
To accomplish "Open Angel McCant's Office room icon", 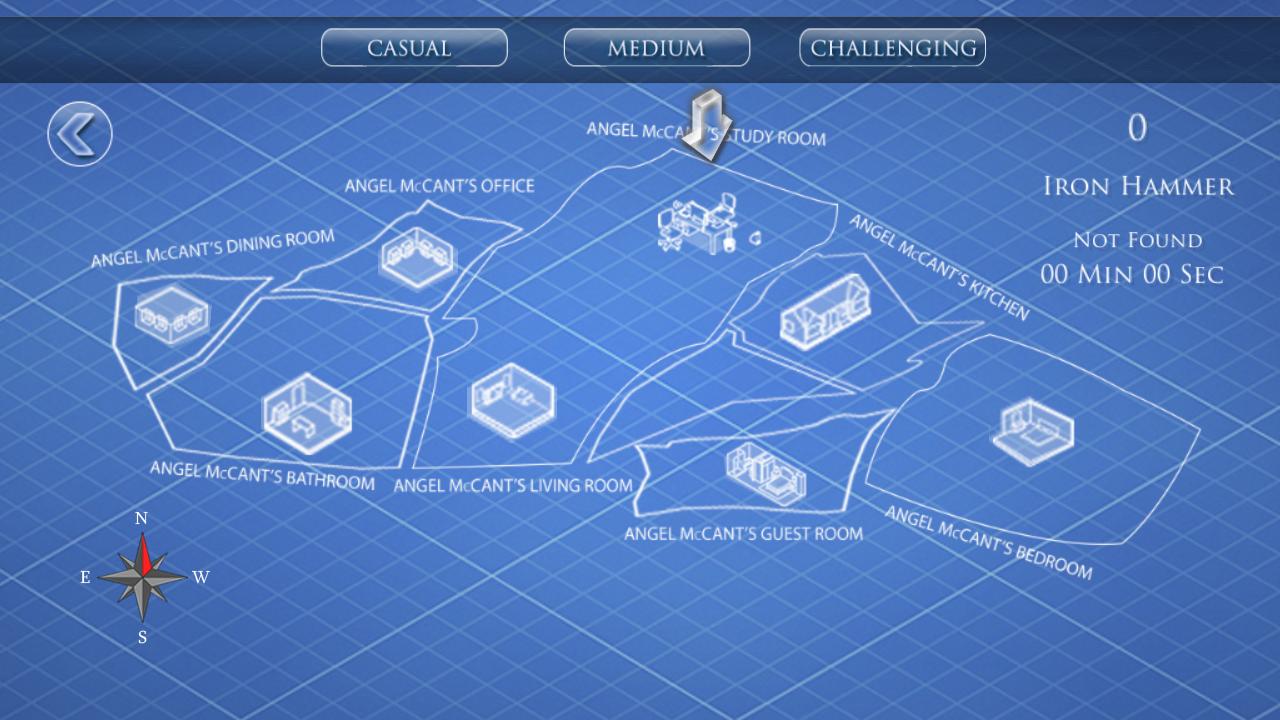I will click(x=417, y=258).
